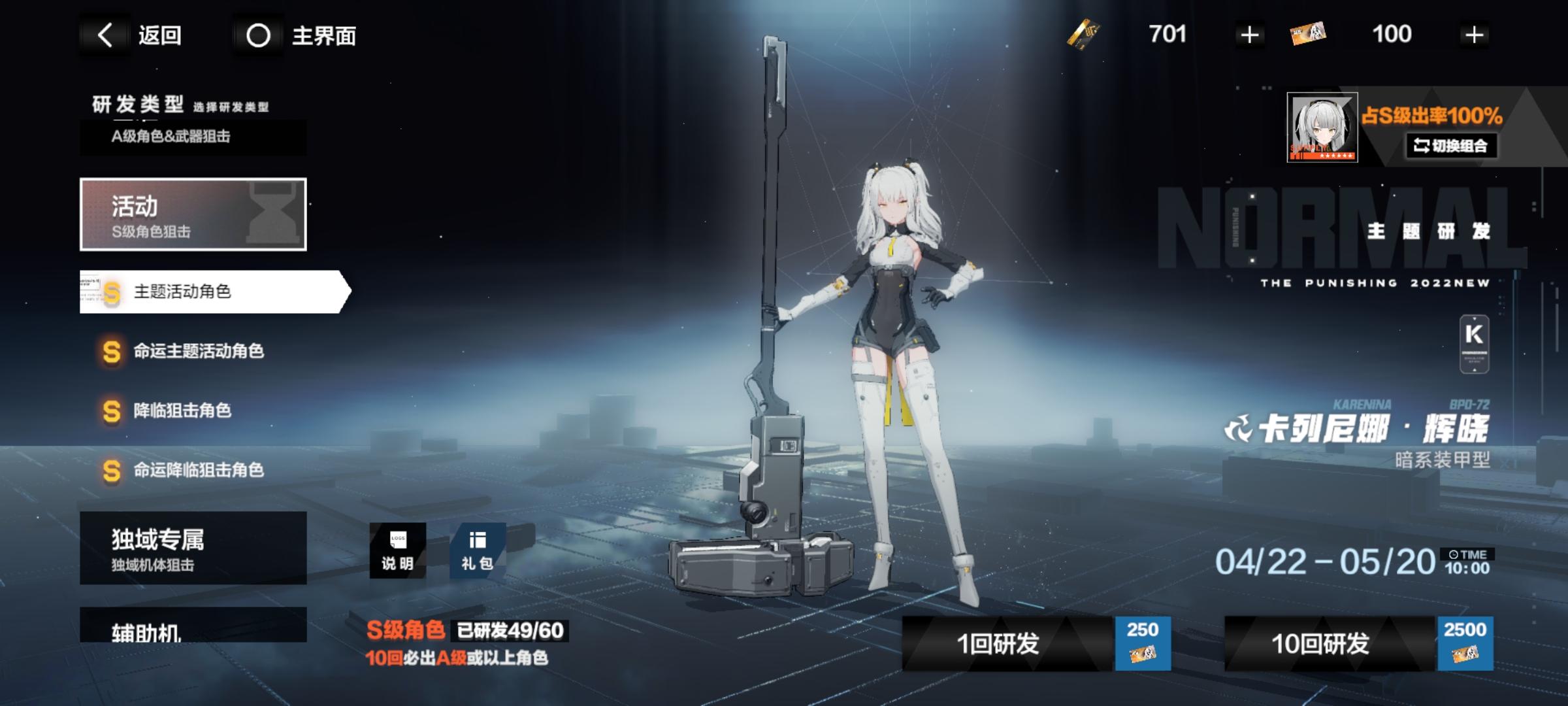Tap the gold ticket currency icon

1083,35
